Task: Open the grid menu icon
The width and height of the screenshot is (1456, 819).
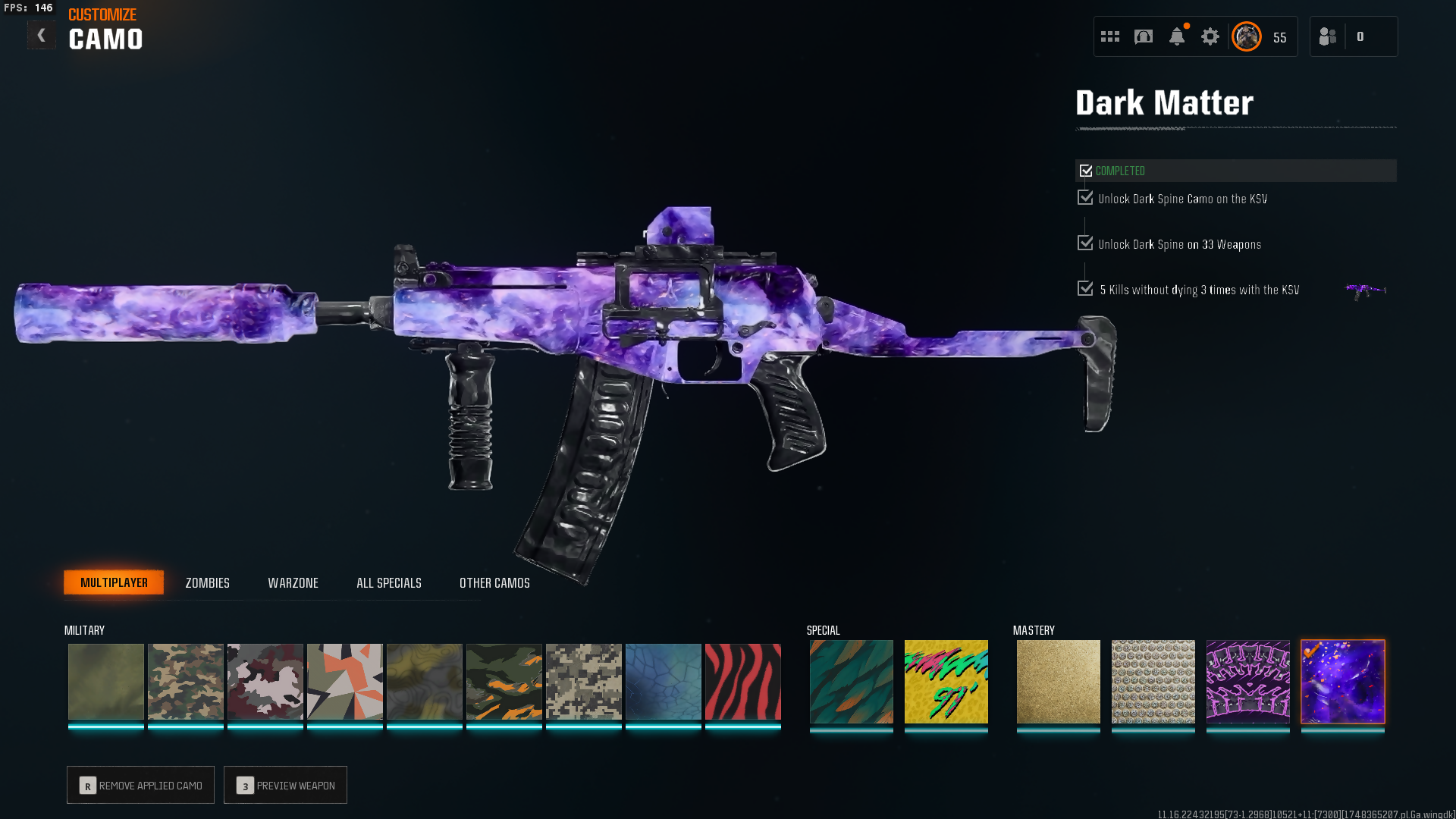Action: coord(1109,36)
